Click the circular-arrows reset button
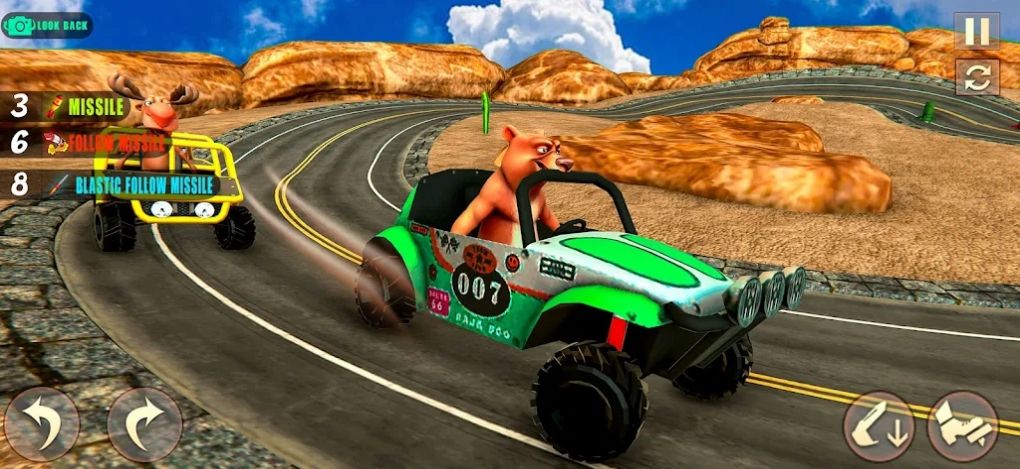 tap(976, 77)
